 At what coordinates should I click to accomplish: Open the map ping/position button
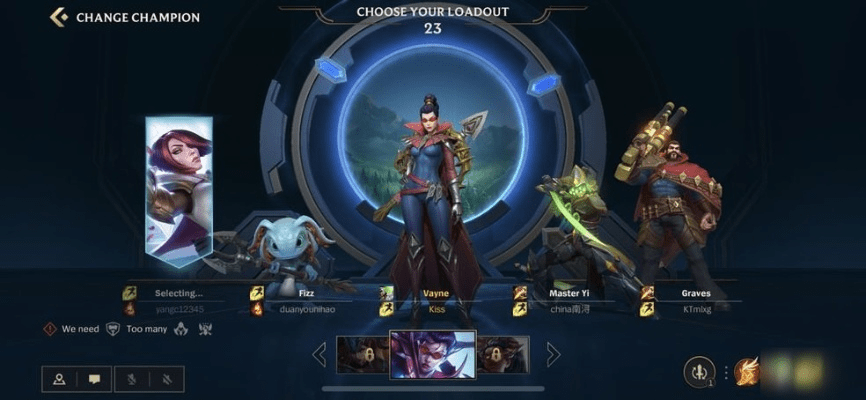(59, 379)
